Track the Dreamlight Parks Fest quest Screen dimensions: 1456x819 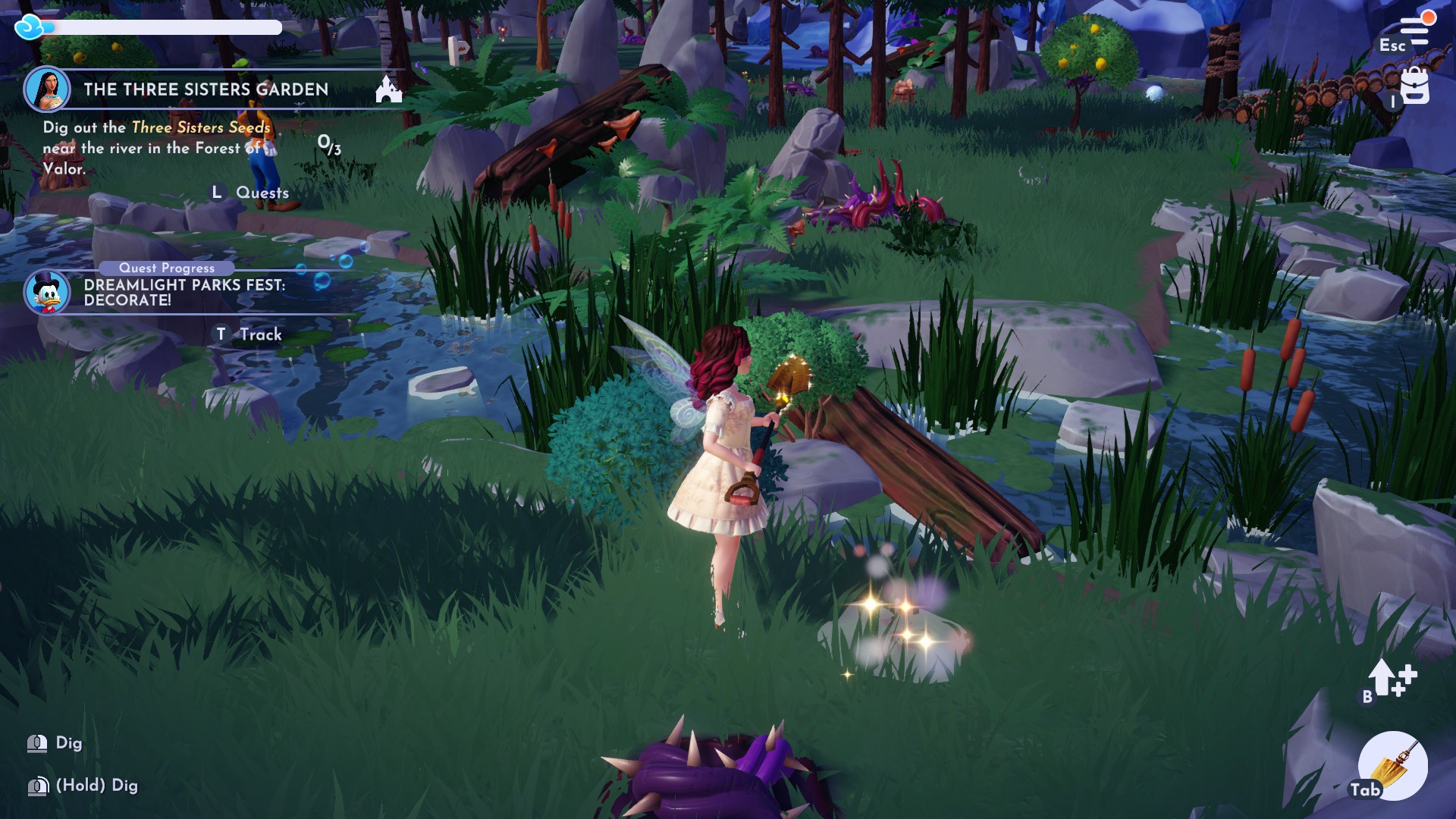(249, 334)
